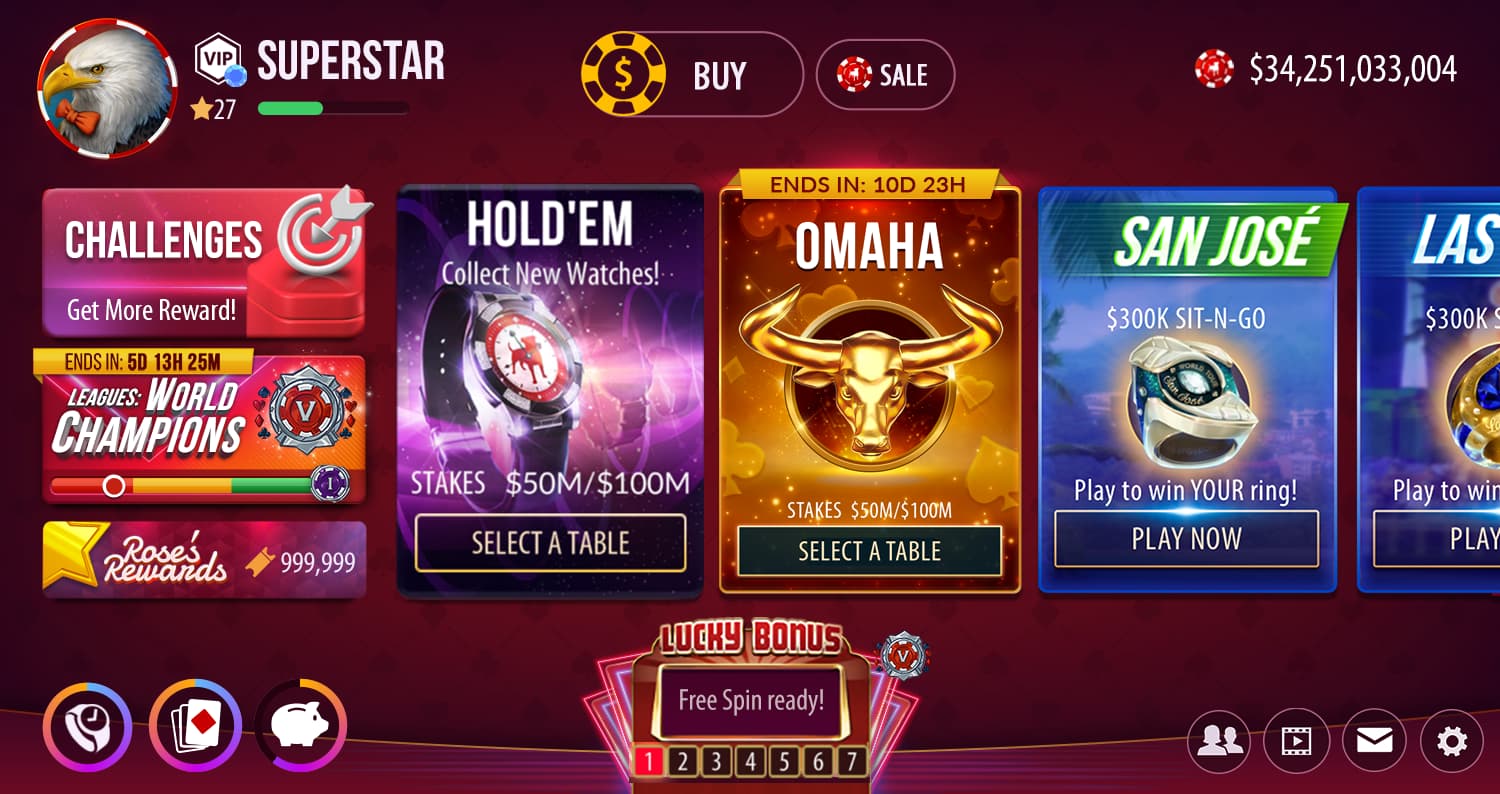
Task: Open the settings gear
Action: click(x=1453, y=741)
